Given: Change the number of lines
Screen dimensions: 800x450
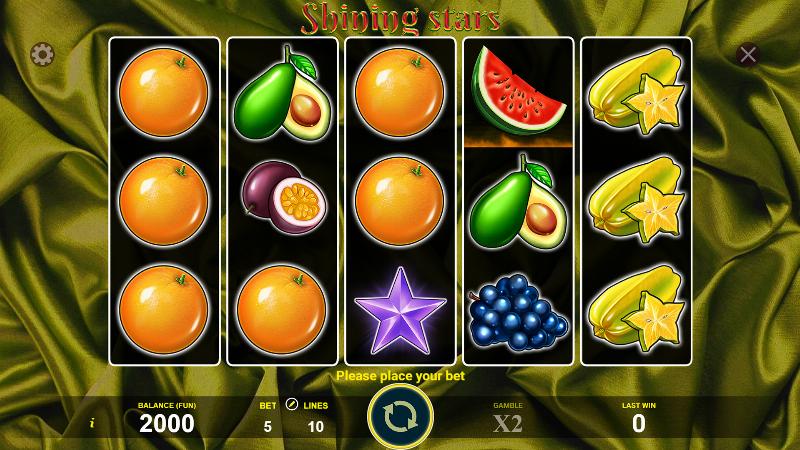Looking at the screenshot, I should 315,424.
